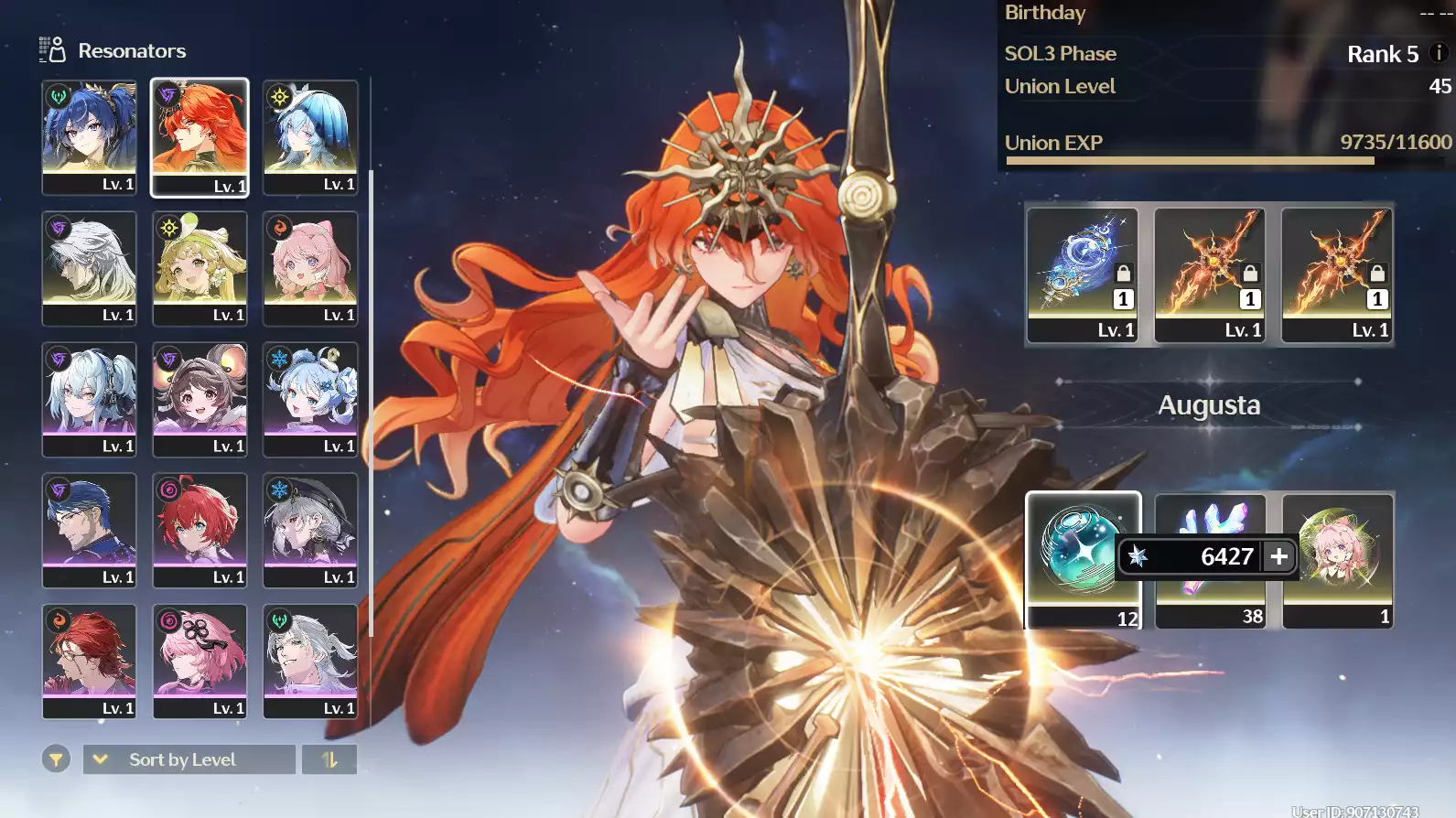1456x818 pixels.
Task: Click the yellow filter funnel button
Action: coord(56,759)
